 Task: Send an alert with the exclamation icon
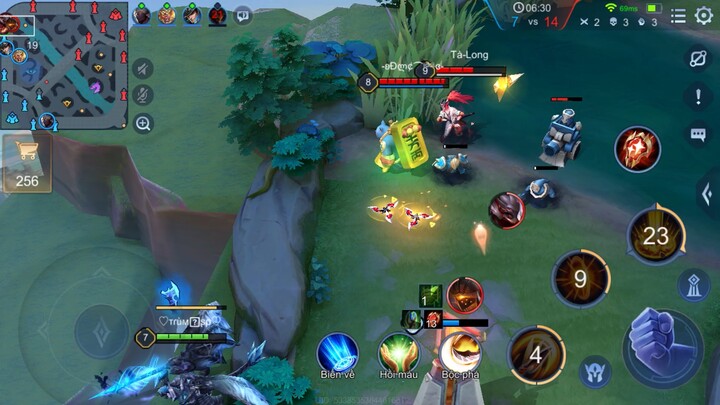pos(698,96)
